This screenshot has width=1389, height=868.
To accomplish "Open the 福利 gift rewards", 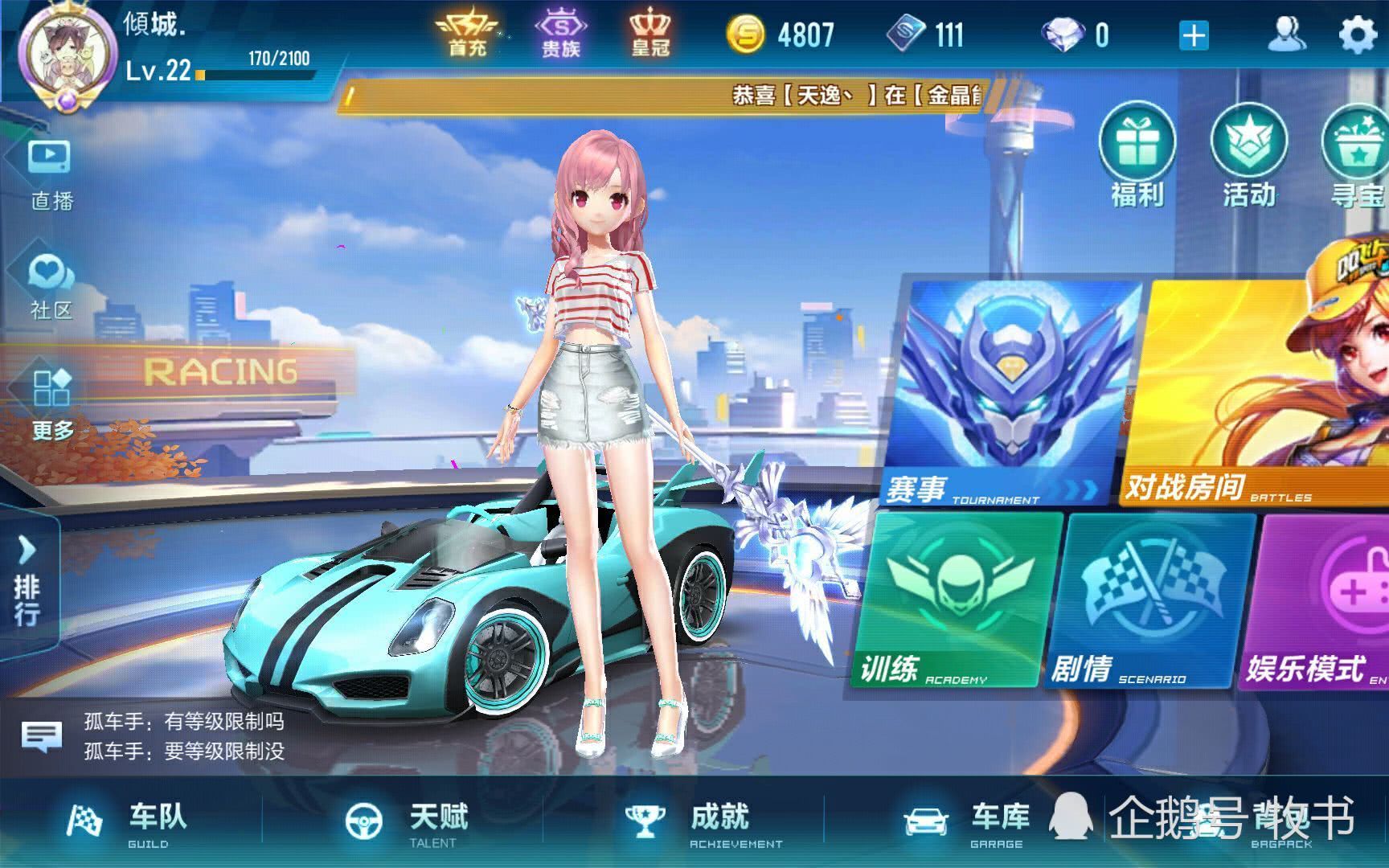I will 1137,158.
